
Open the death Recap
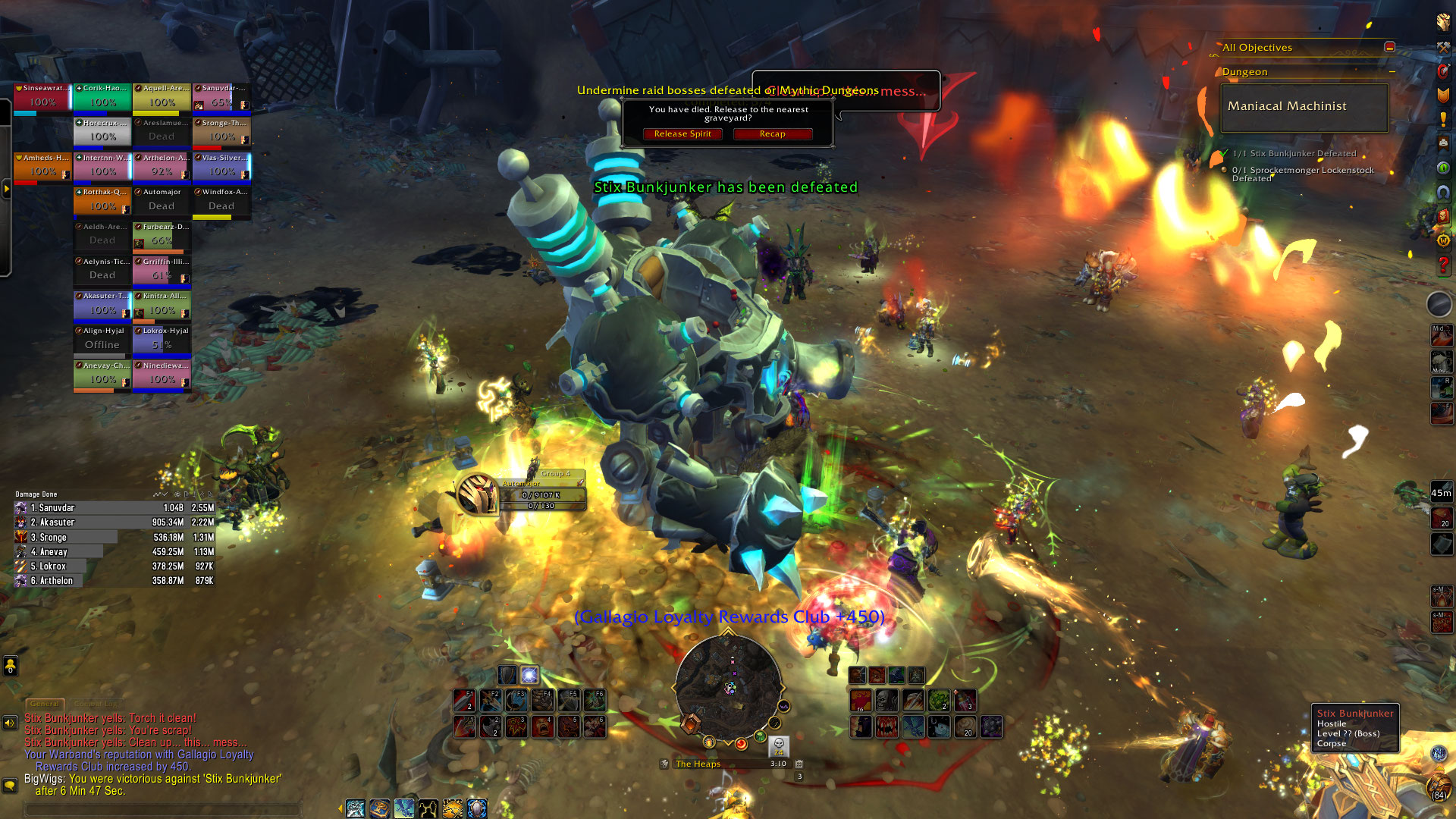click(772, 134)
